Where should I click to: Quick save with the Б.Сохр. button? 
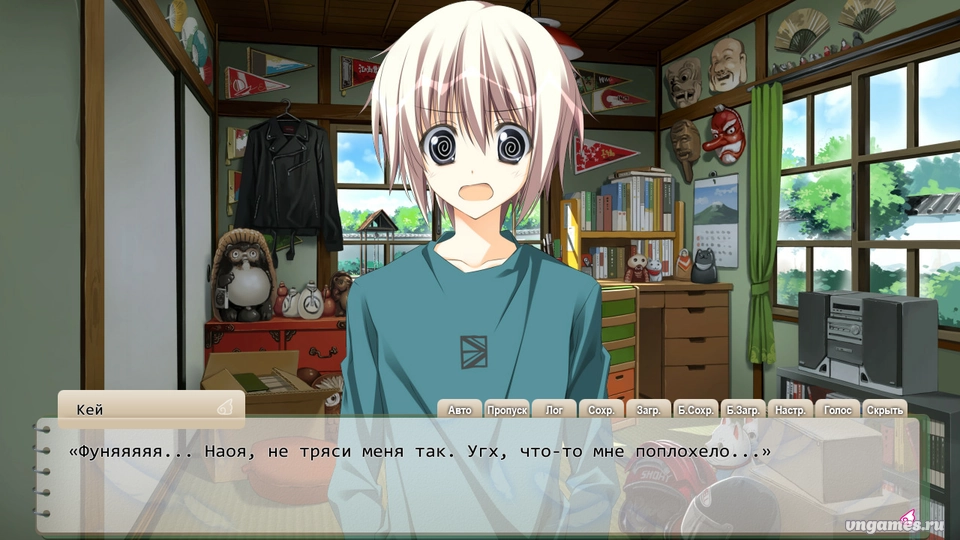coord(695,409)
